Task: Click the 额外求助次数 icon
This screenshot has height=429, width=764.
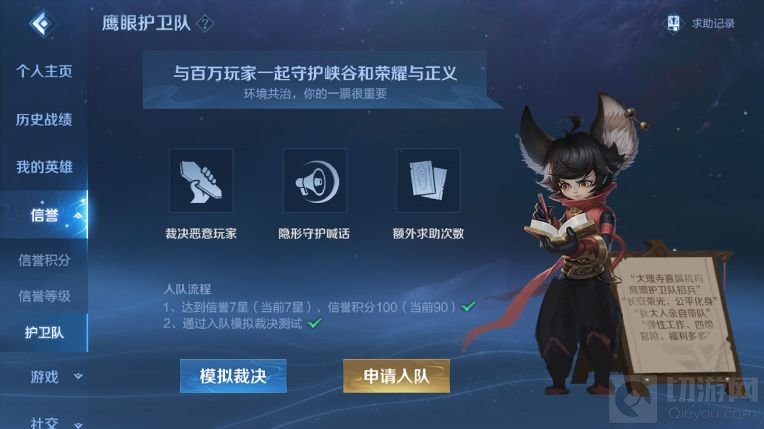Action: coord(428,181)
